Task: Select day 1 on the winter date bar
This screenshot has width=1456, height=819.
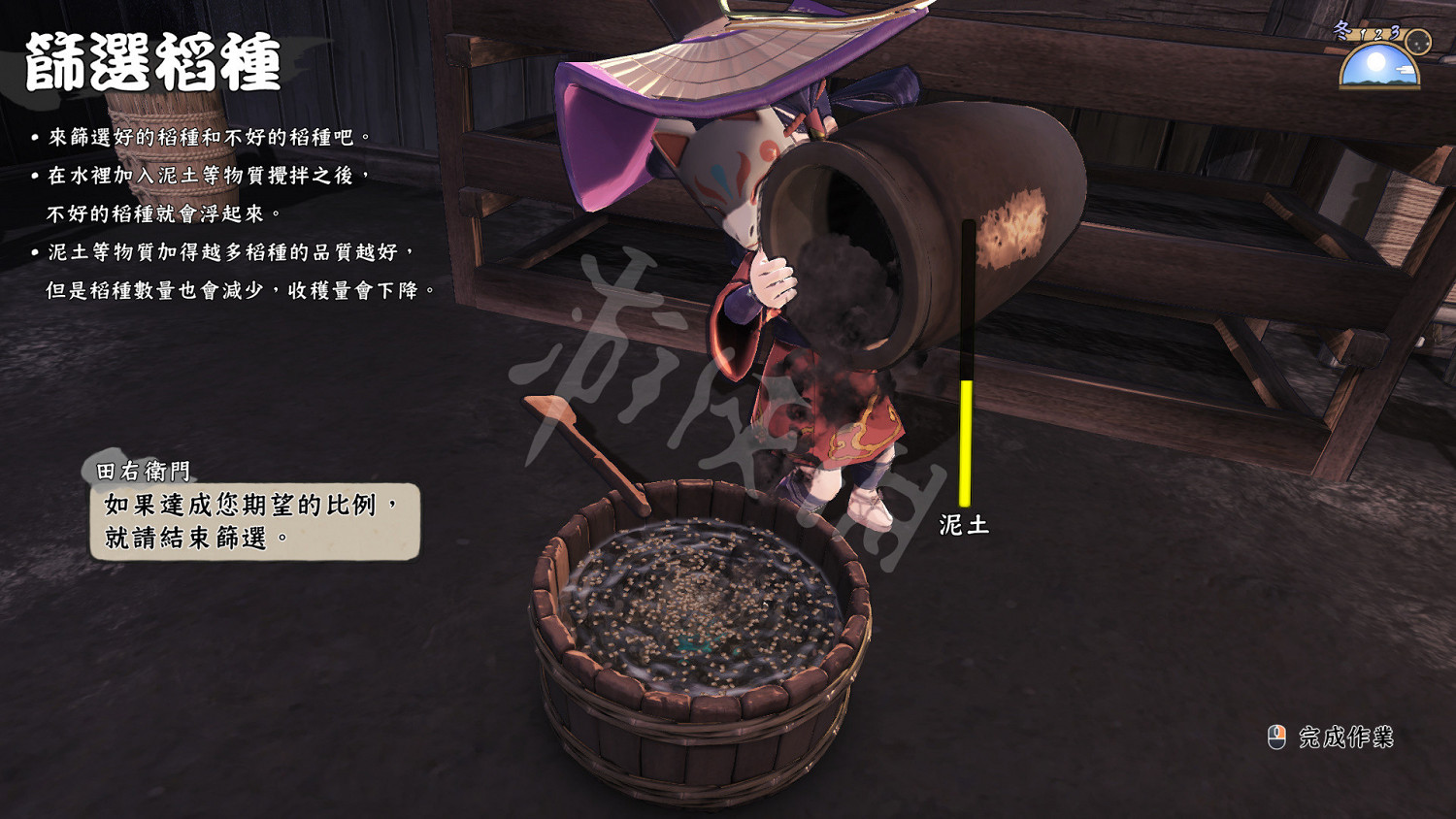Action: click(x=1363, y=34)
